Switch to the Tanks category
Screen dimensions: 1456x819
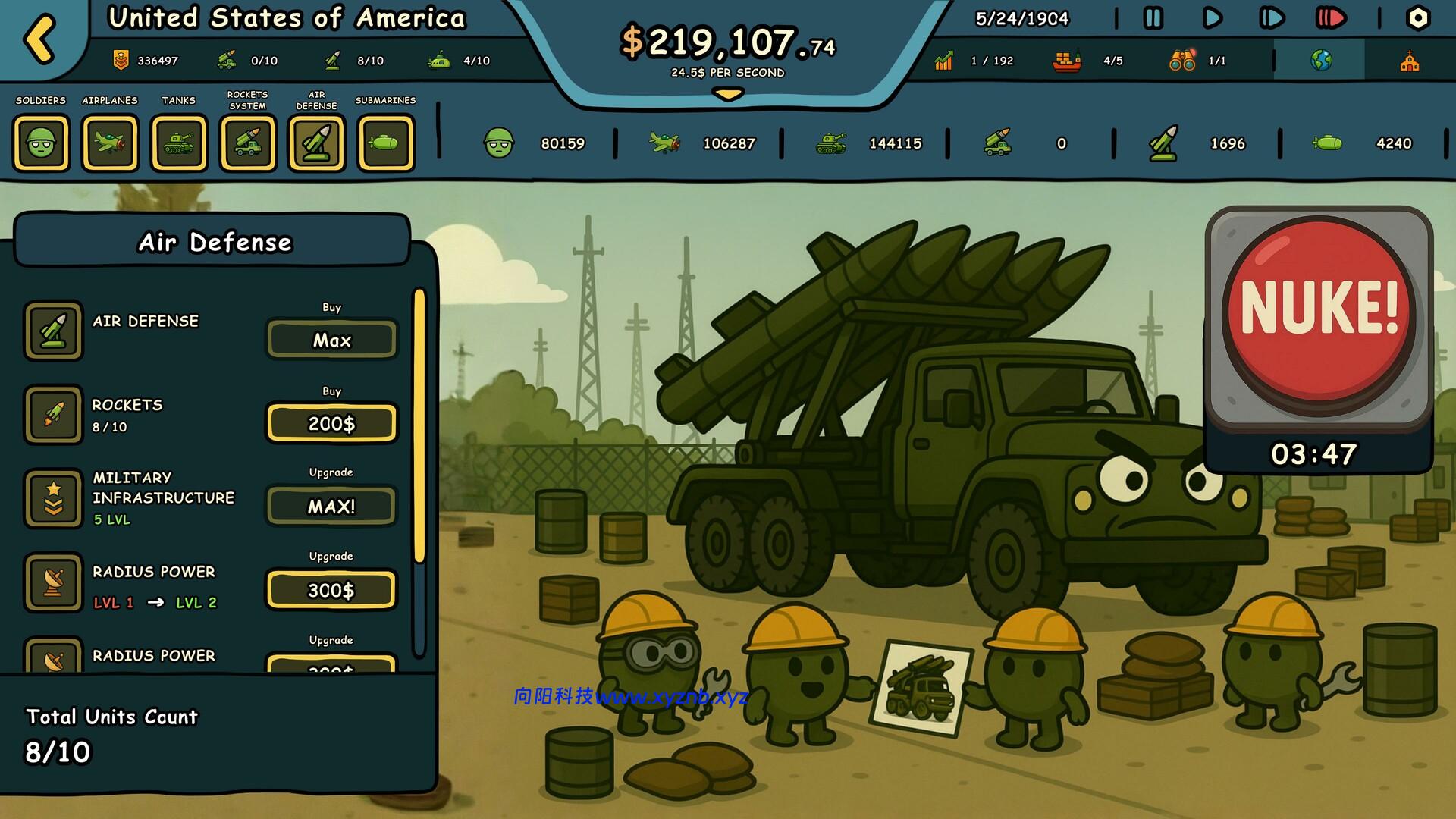[179, 143]
